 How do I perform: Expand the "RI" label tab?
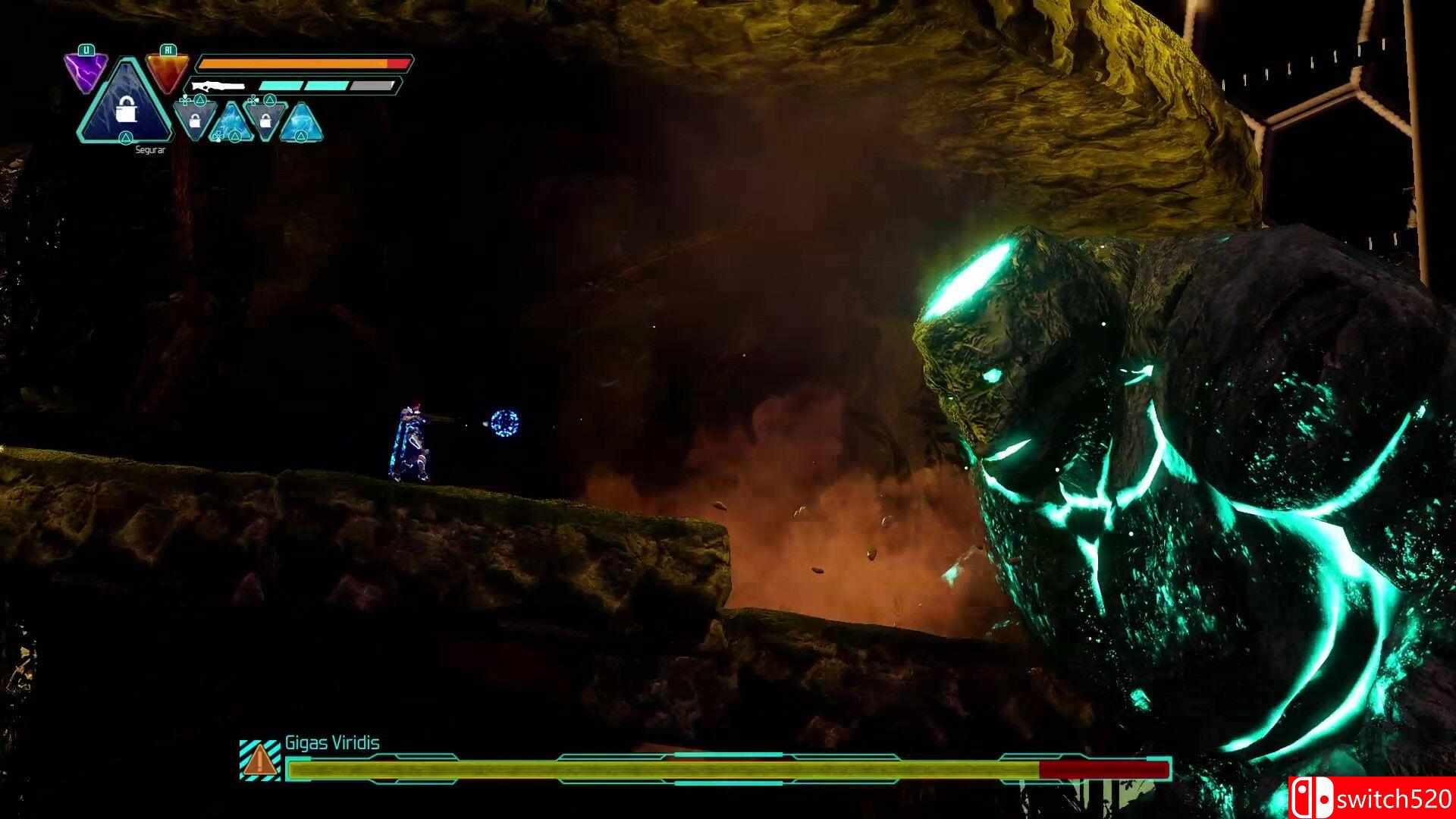pyautogui.click(x=168, y=50)
